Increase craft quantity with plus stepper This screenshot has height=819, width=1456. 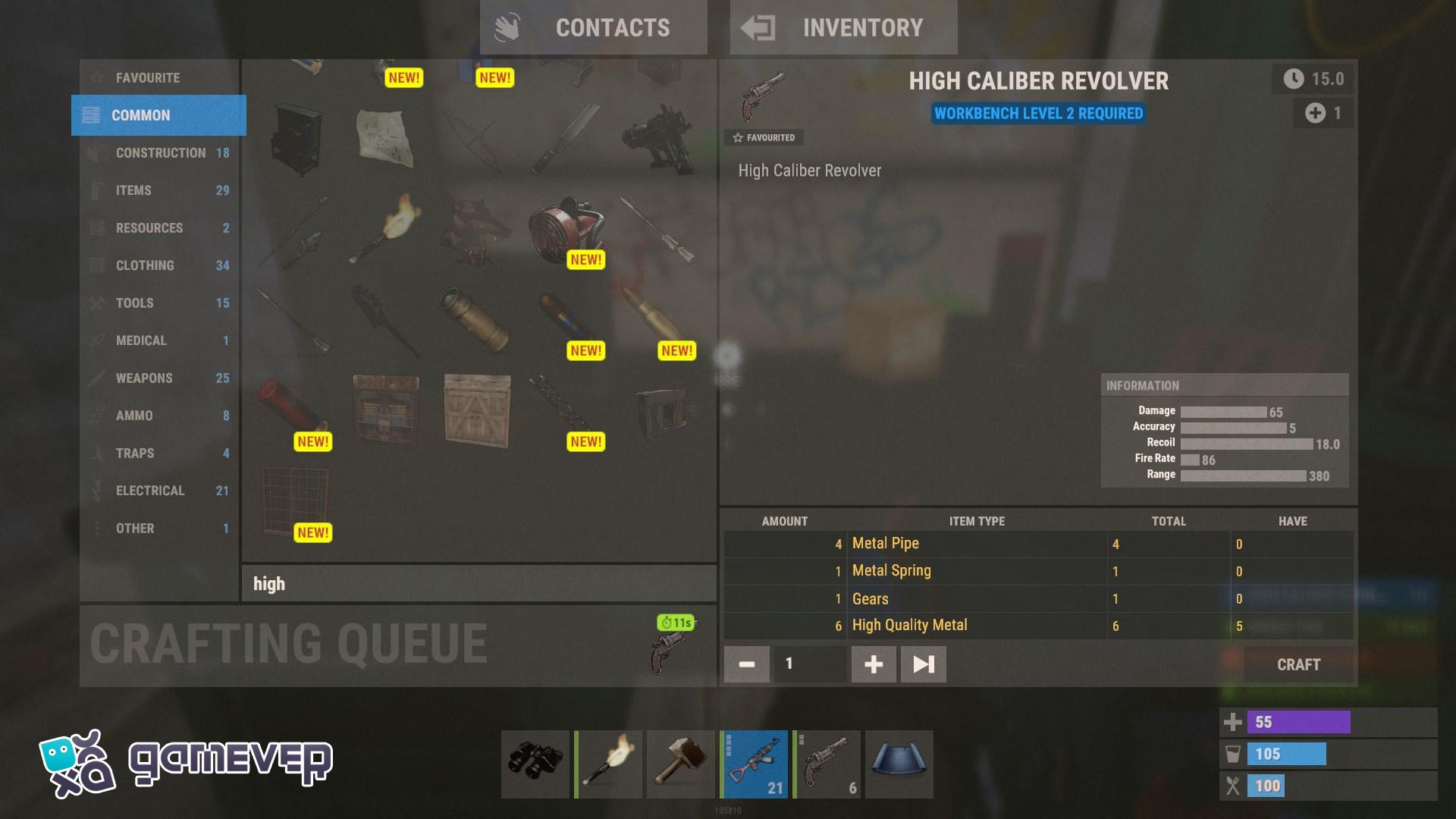tap(873, 664)
